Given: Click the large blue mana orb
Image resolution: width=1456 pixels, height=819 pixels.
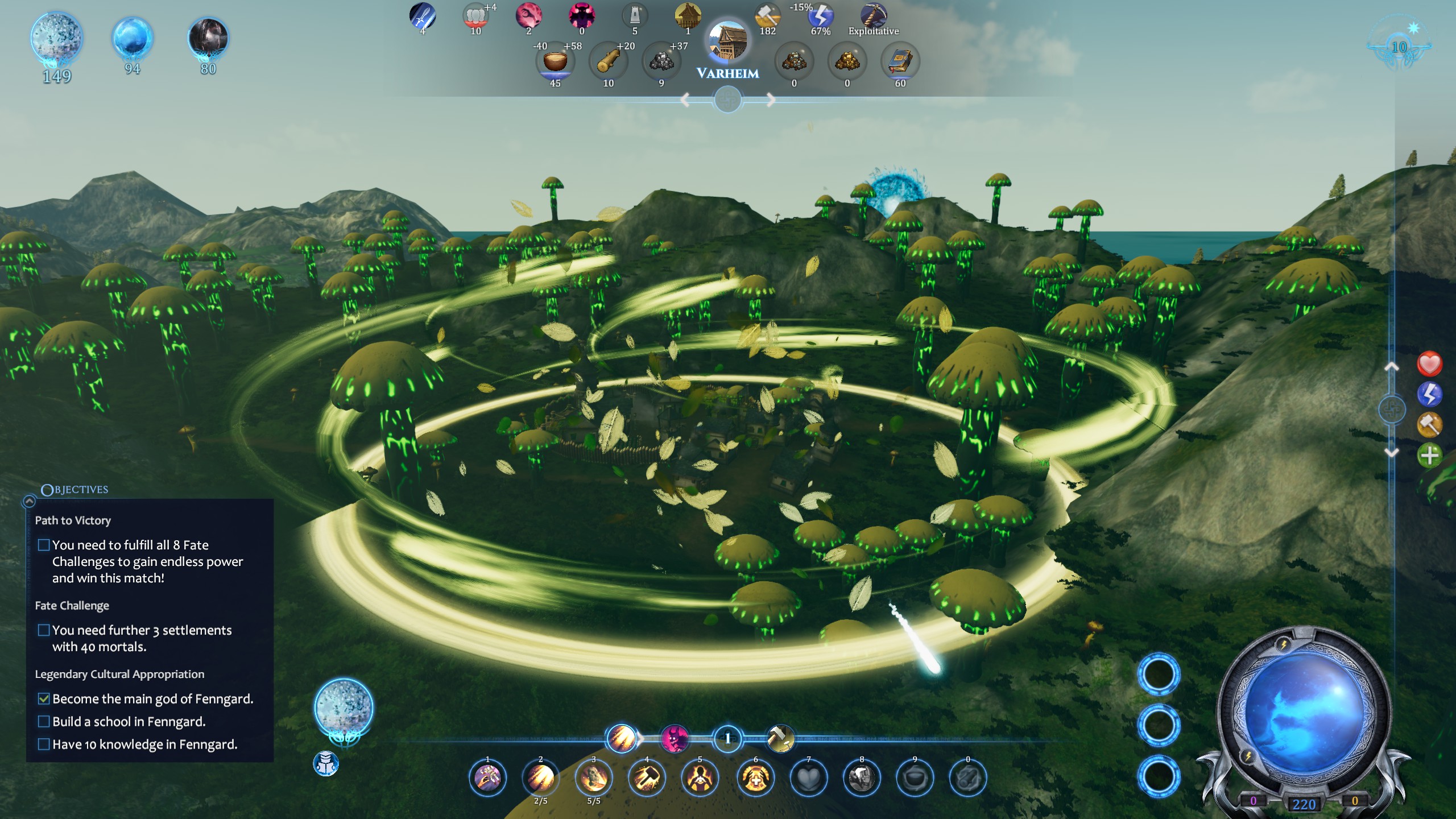Looking at the screenshot, I should click(1305, 715).
